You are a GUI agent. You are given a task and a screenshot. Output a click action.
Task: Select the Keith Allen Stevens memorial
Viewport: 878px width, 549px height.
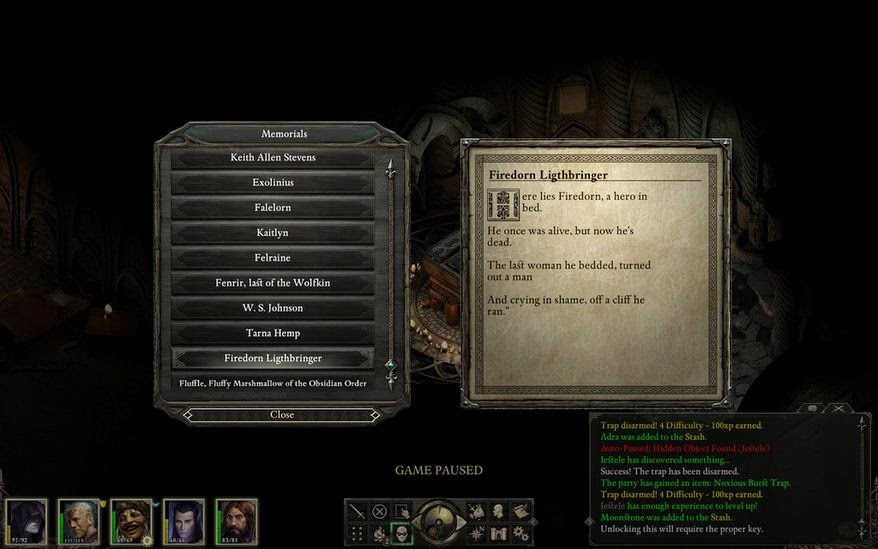(x=273, y=158)
